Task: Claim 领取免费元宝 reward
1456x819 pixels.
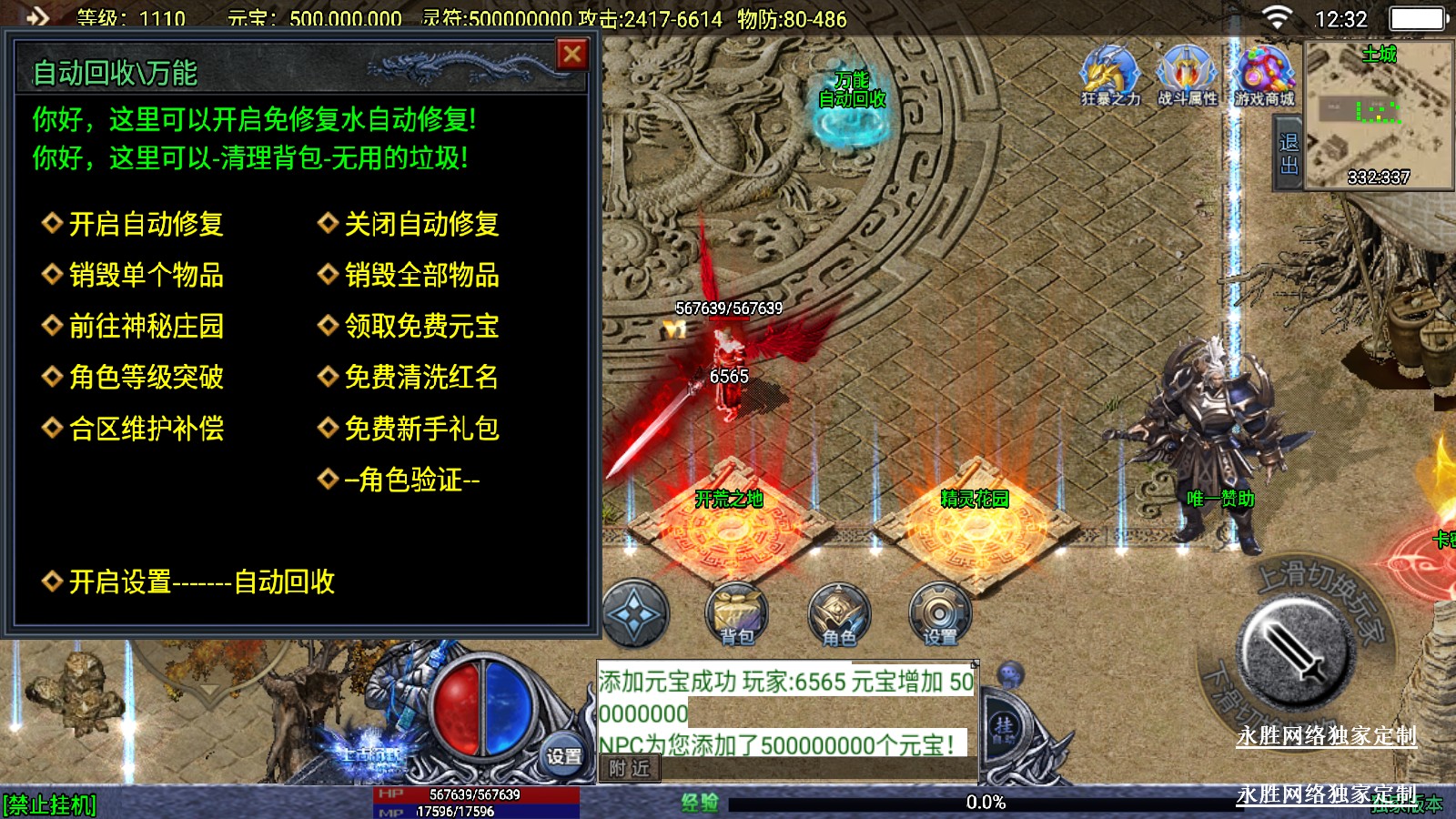Action: tap(420, 326)
